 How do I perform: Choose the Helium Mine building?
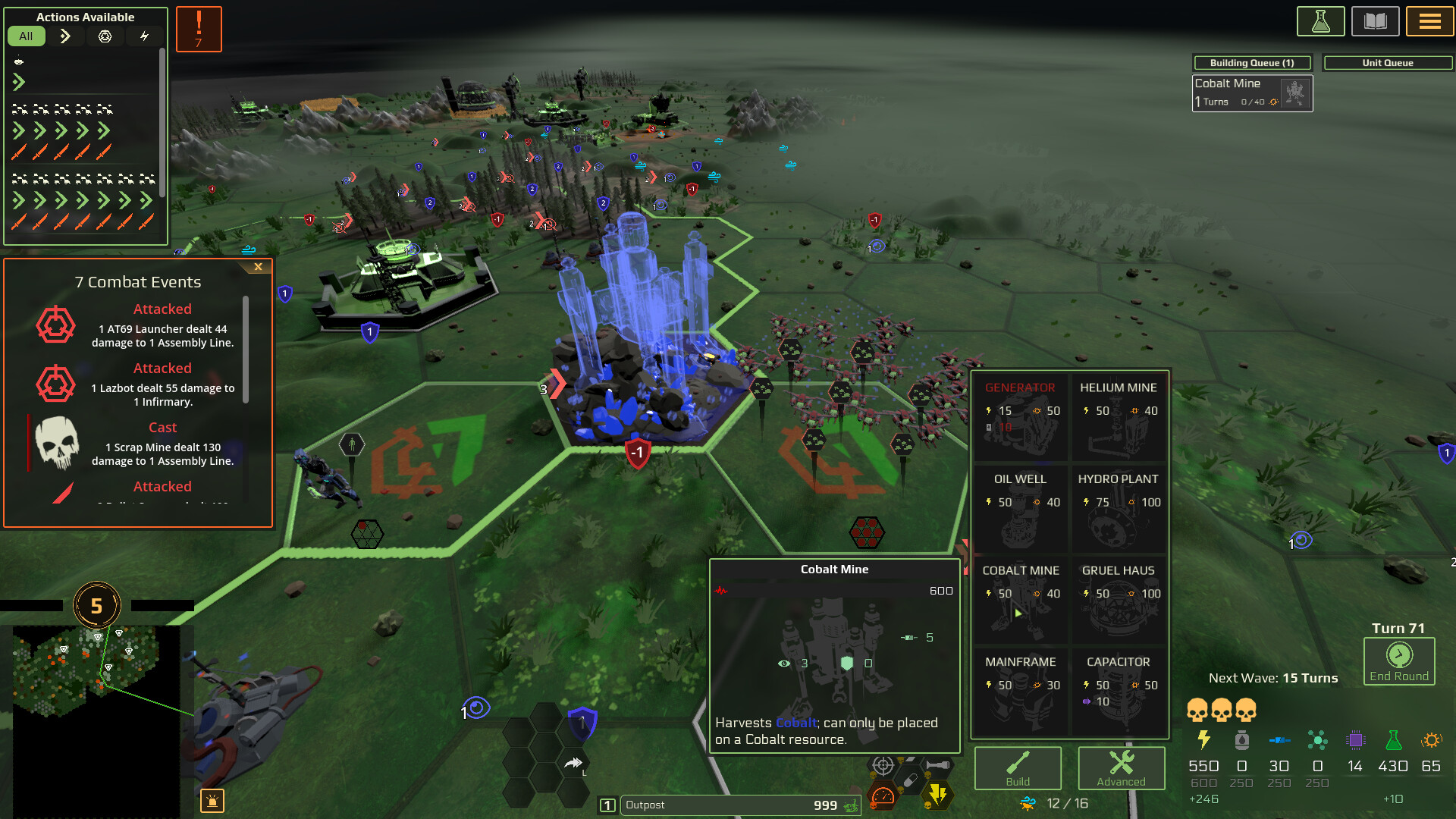[x=1118, y=416]
